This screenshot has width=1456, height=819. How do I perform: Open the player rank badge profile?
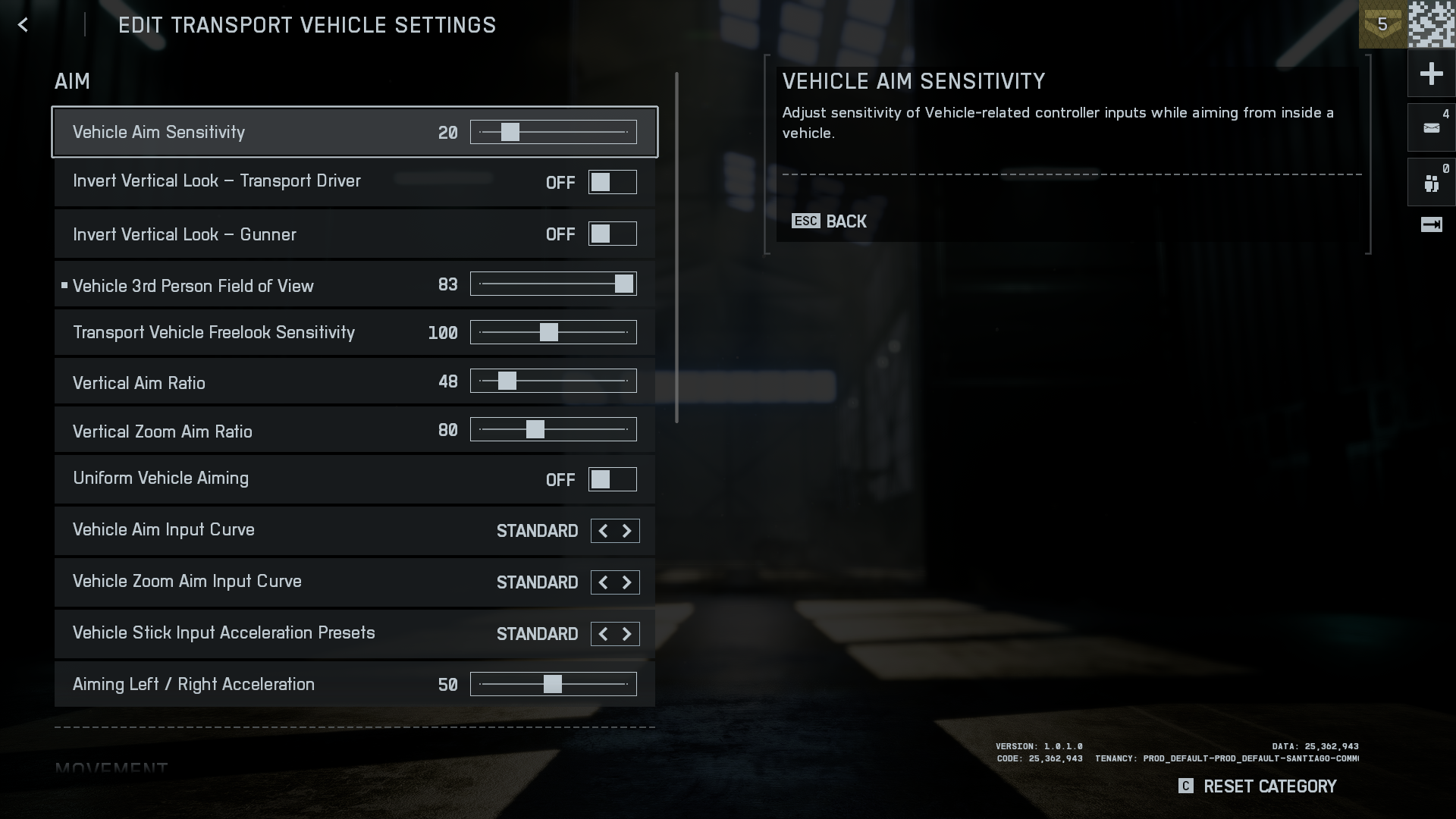point(1382,24)
